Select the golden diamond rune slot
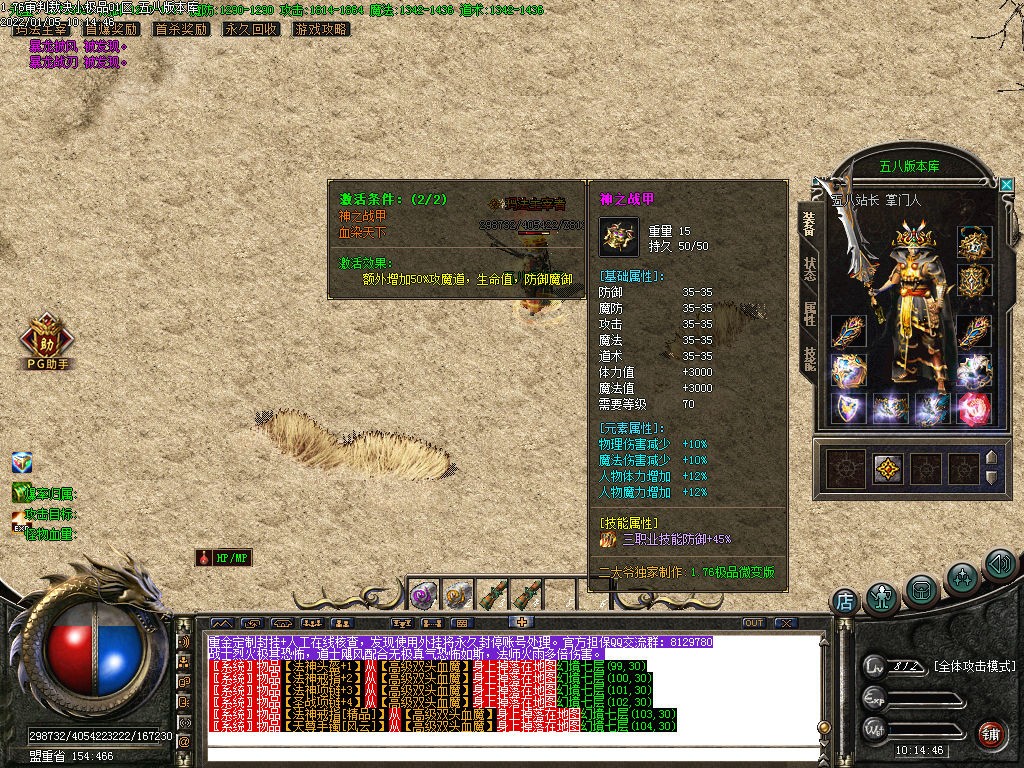Image resolution: width=1024 pixels, height=768 pixels. [x=887, y=467]
